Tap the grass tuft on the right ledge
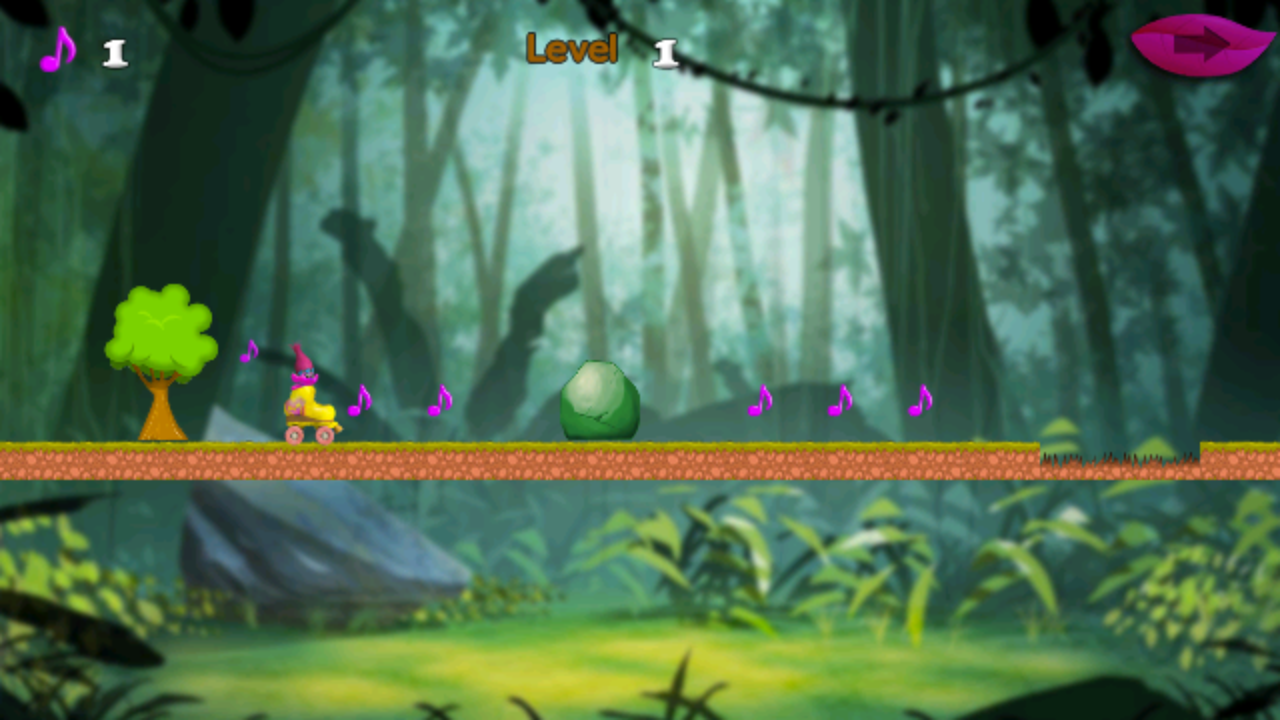1280x720 pixels. (1120, 455)
